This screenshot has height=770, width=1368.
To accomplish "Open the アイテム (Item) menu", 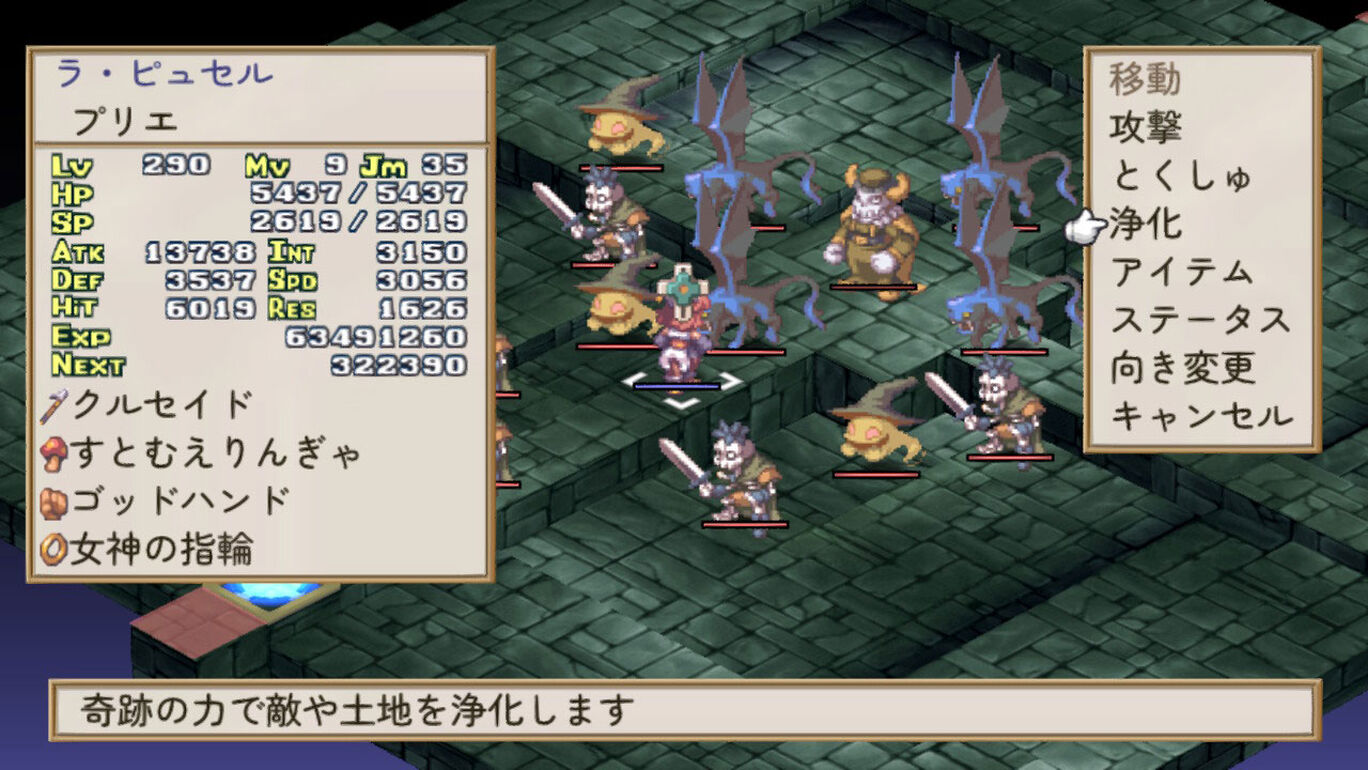I will [x=1181, y=272].
